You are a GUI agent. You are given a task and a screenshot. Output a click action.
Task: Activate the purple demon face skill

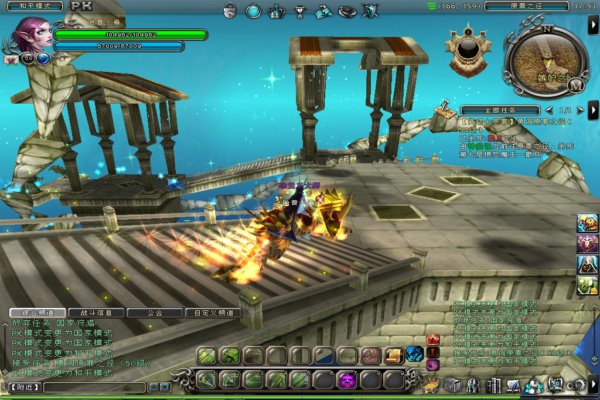(x=346, y=380)
